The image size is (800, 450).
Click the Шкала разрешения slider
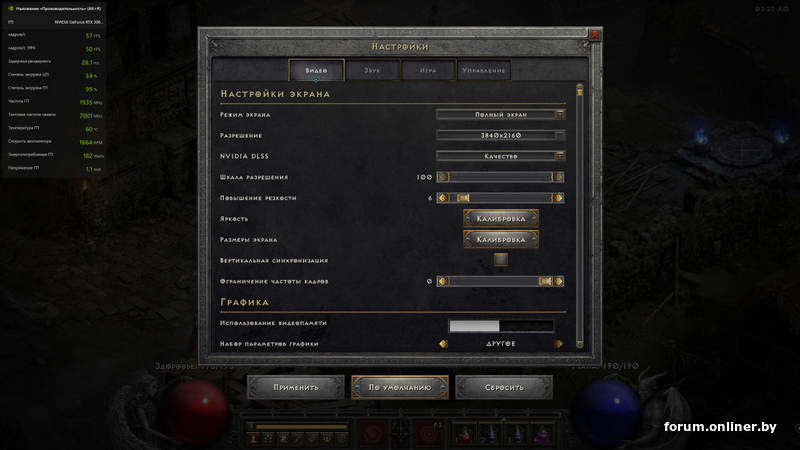point(501,177)
